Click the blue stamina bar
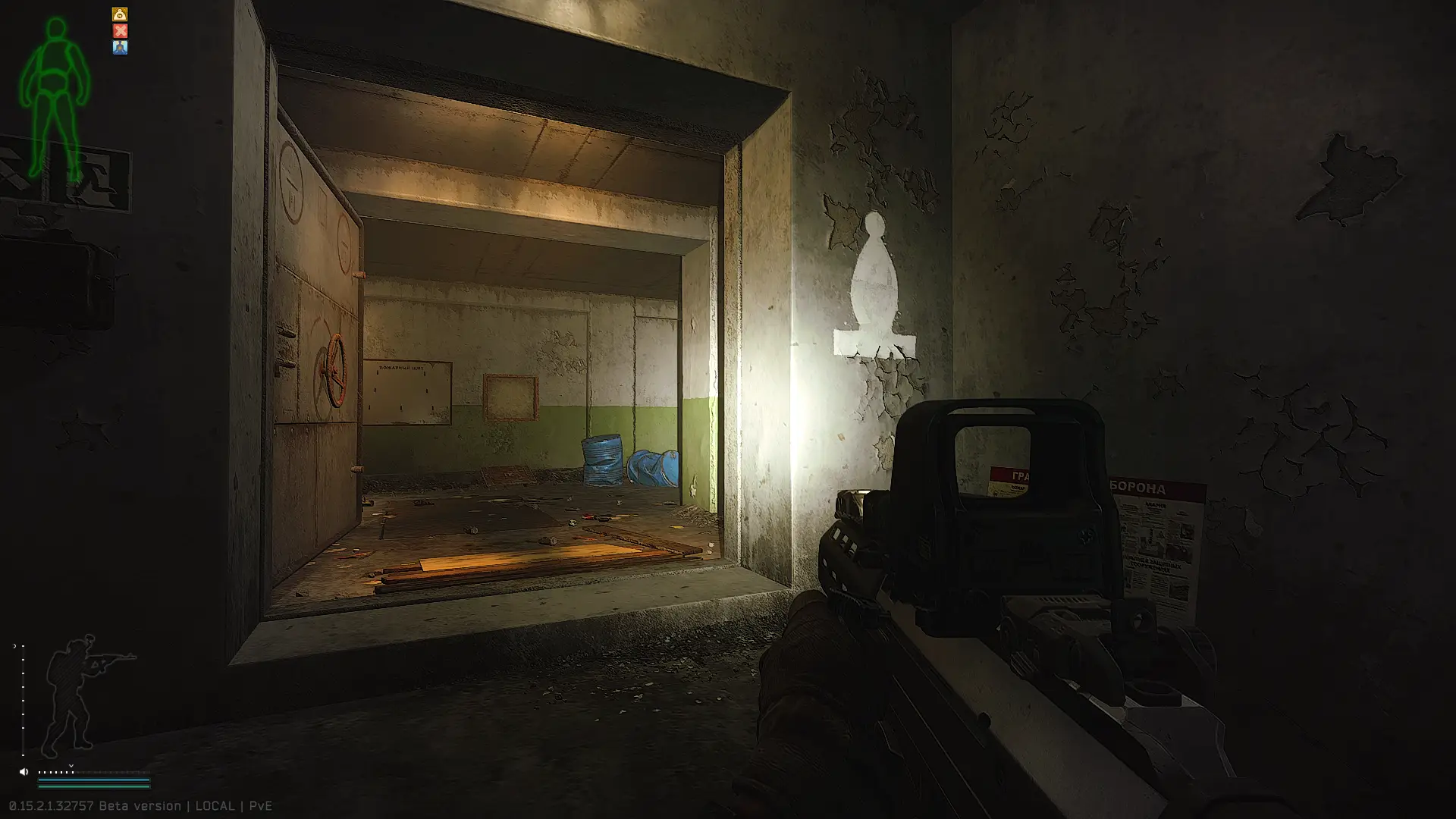 pyautogui.click(x=95, y=780)
